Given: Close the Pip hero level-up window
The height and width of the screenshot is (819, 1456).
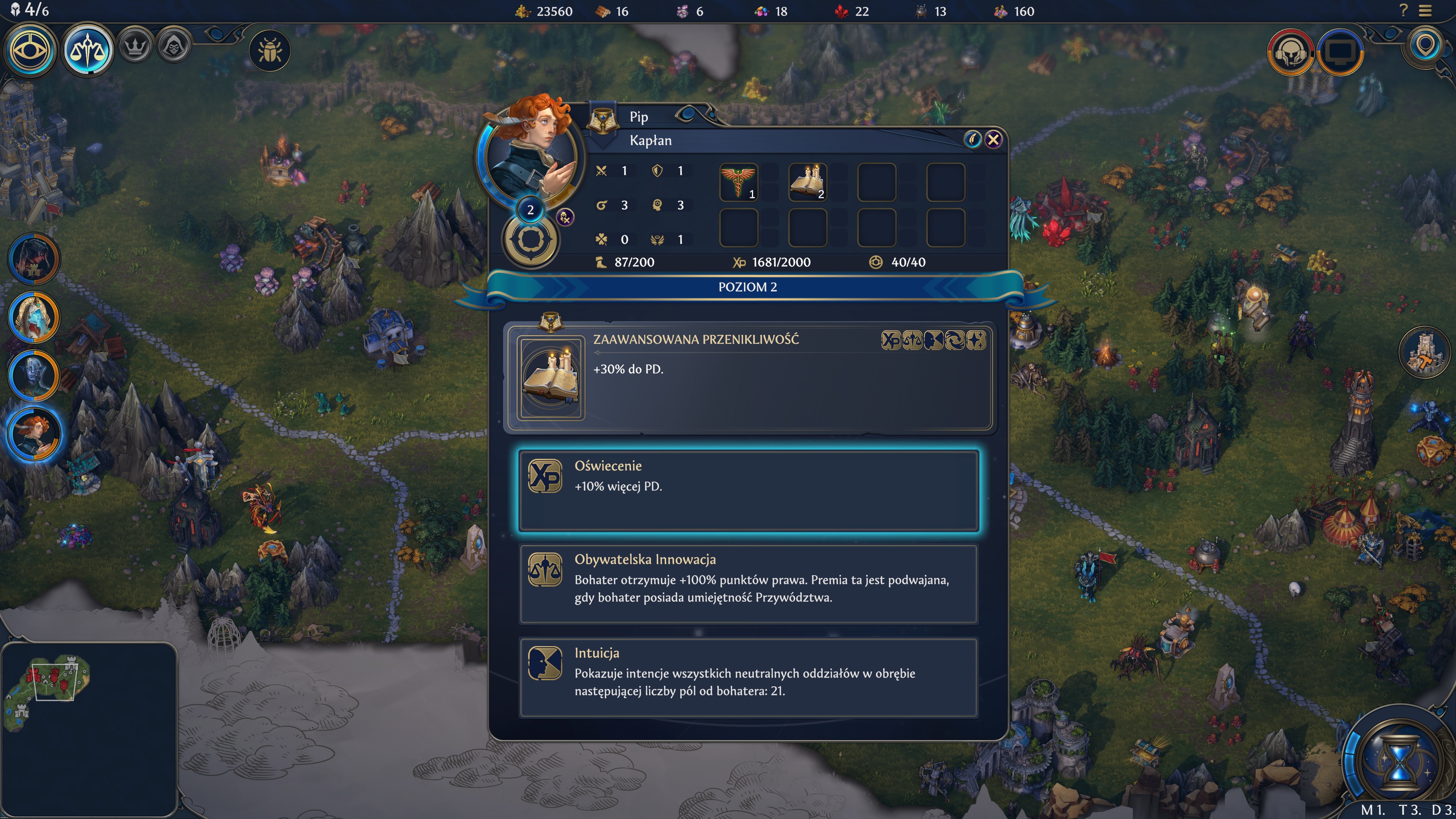Looking at the screenshot, I should (x=993, y=140).
